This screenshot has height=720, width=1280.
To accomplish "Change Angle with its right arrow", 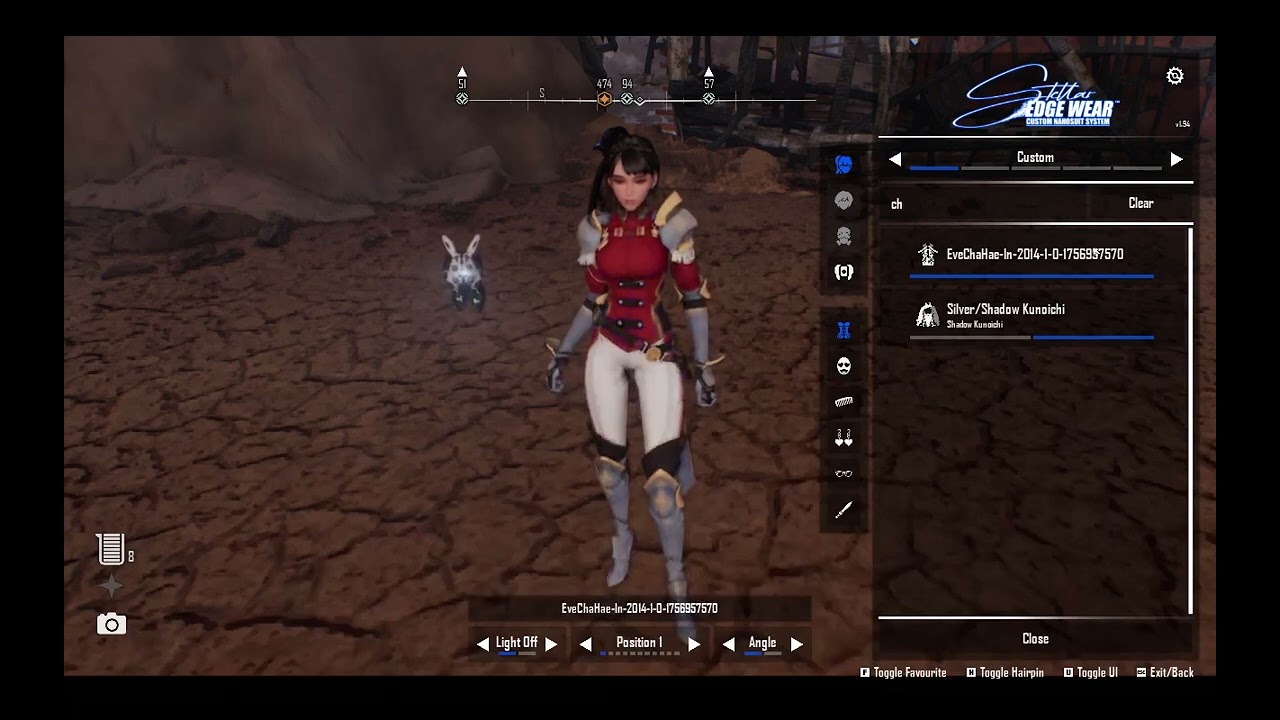I will 797,644.
